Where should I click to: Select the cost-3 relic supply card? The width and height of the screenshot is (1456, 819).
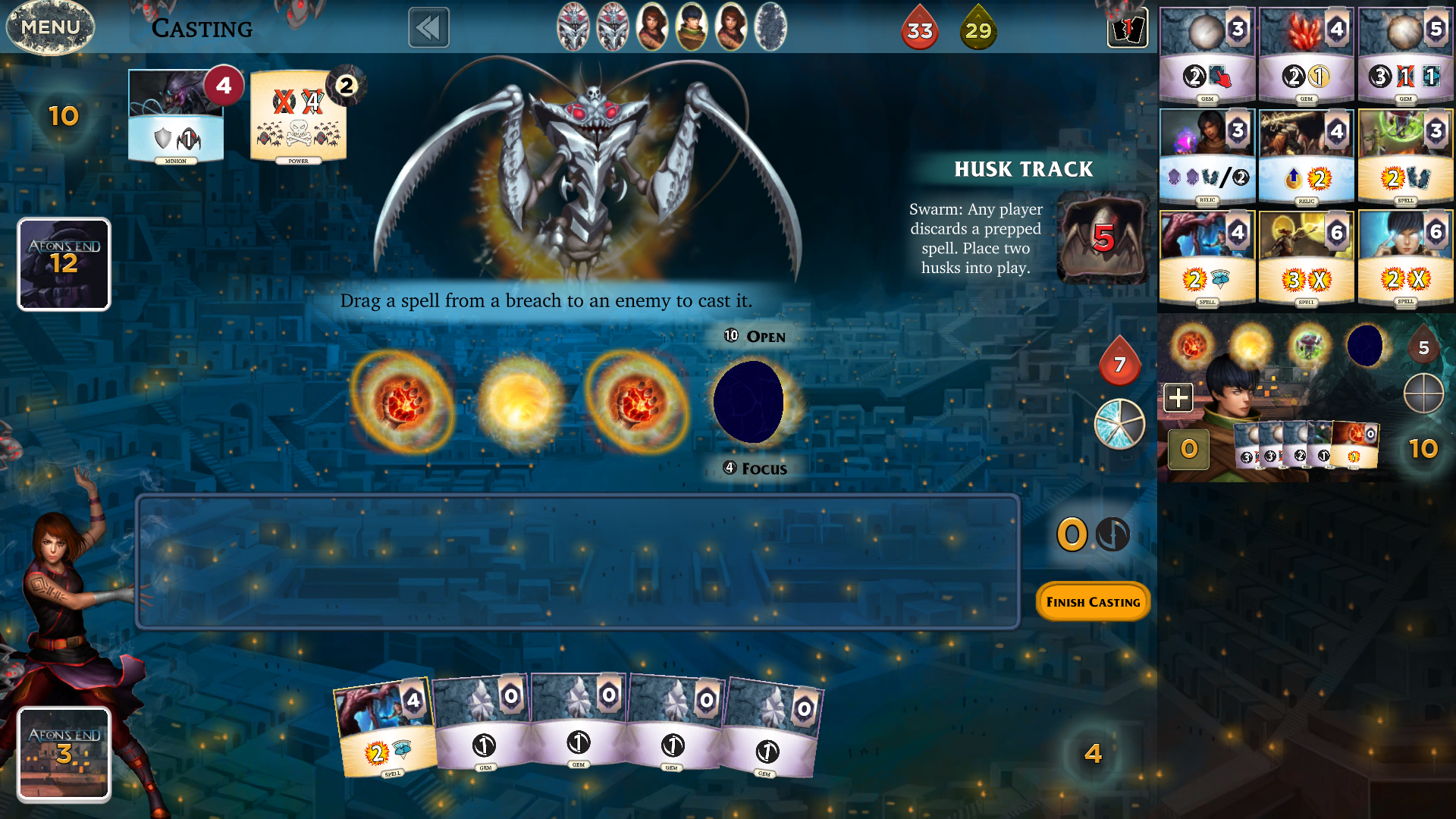1207,157
